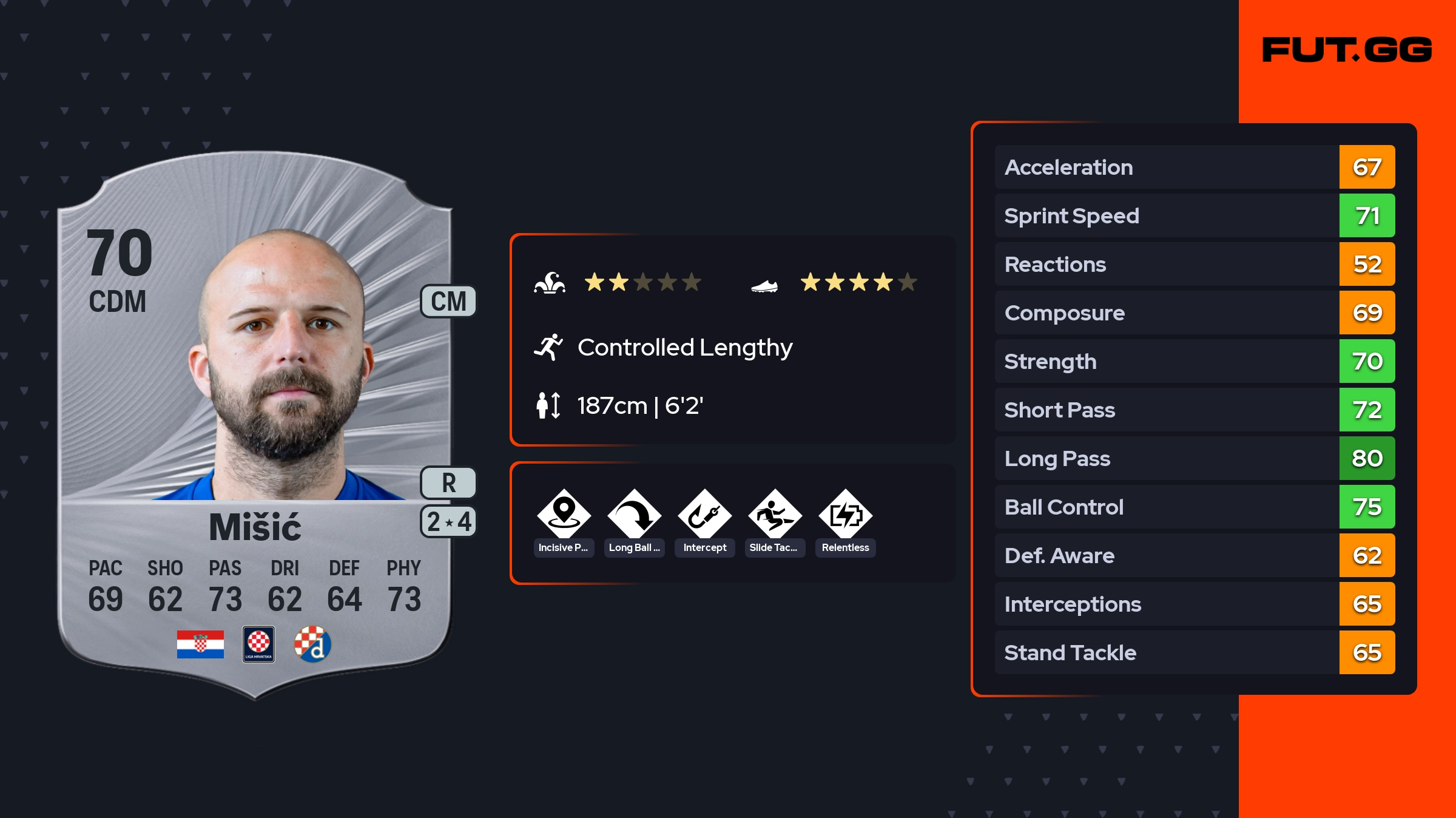This screenshot has width=1456, height=818.
Task: Open the FUT.GG logo
Action: 1347,50
